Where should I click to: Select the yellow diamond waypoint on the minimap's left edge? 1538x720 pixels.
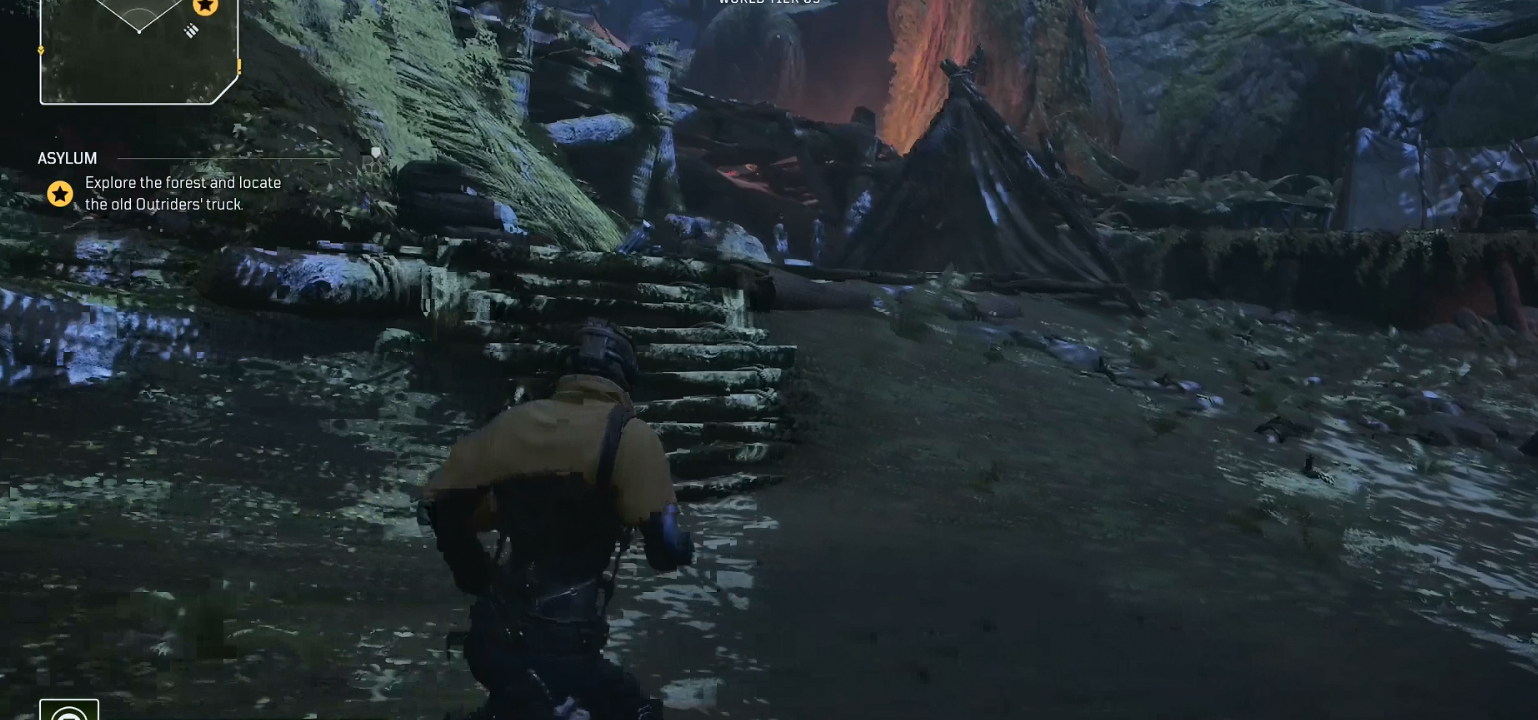point(41,50)
